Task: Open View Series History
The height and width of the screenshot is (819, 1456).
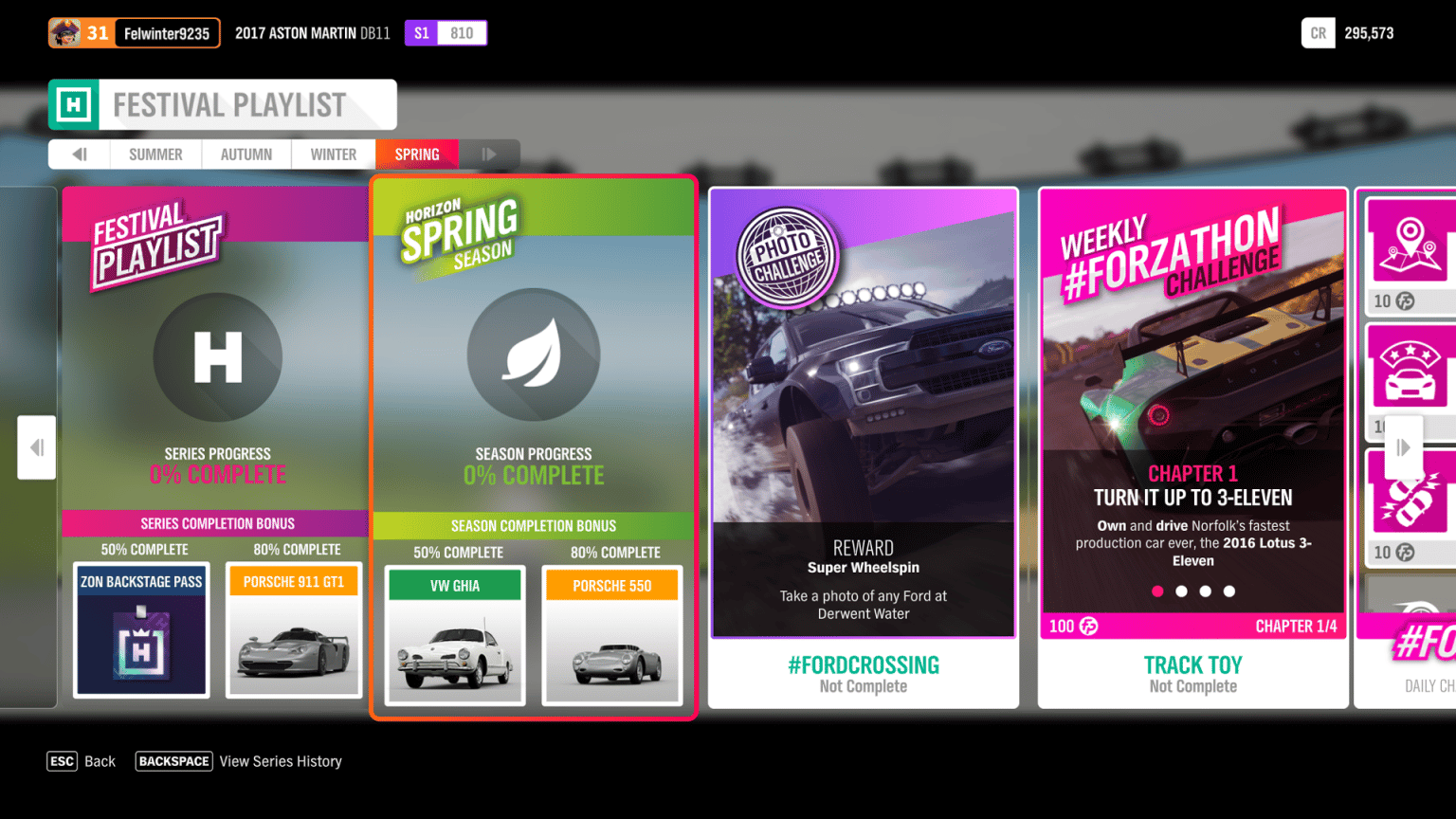Action: click(x=280, y=761)
